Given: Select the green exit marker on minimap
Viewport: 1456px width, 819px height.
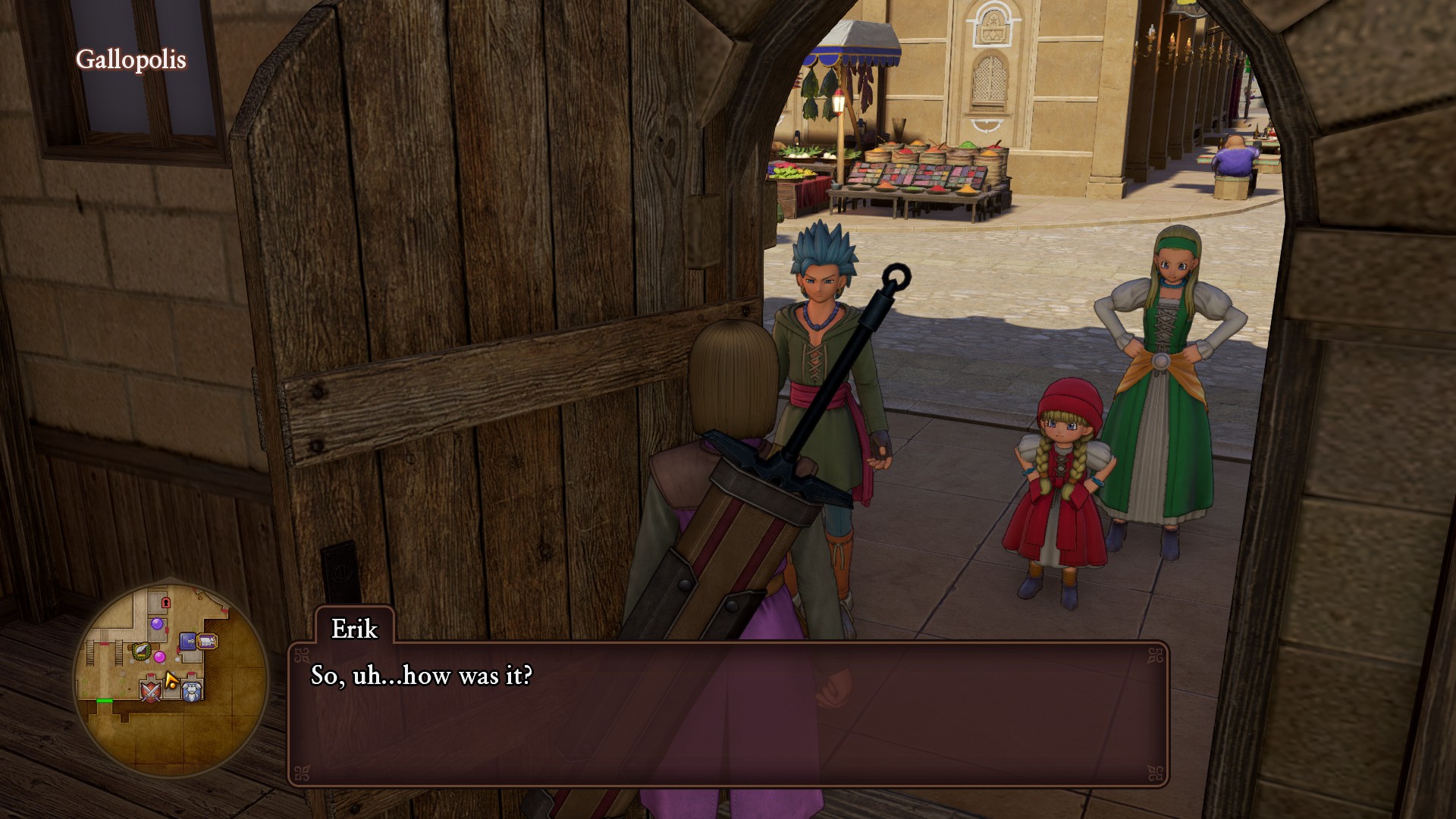Looking at the screenshot, I should (x=105, y=701).
